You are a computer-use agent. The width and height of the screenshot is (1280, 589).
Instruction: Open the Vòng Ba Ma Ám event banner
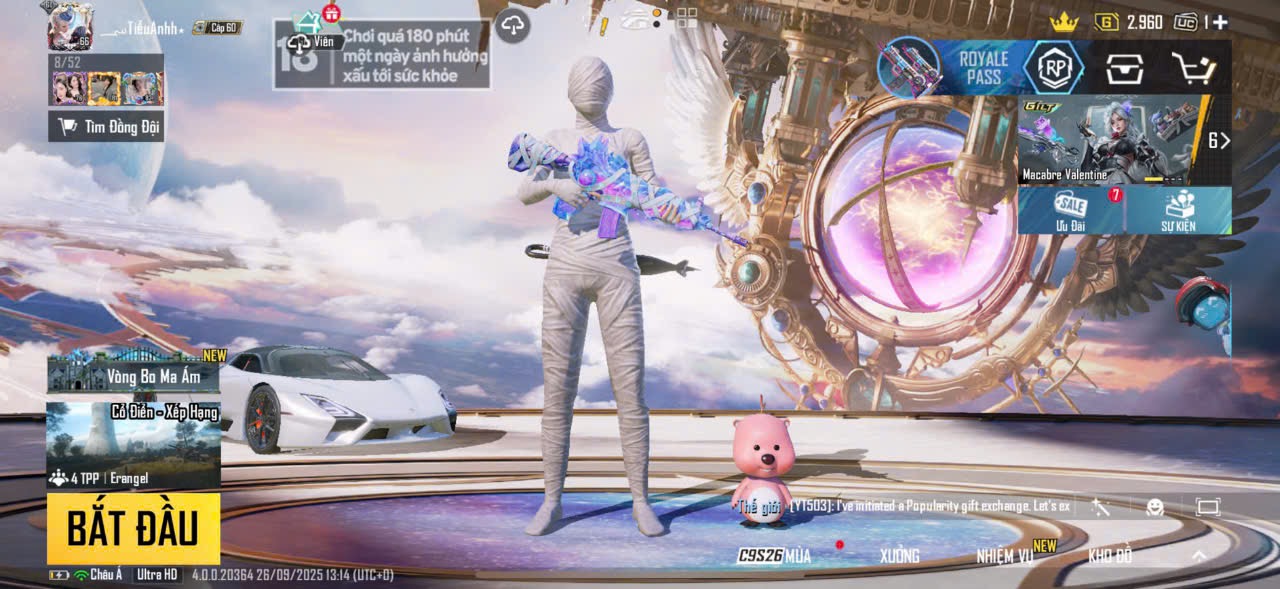[x=133, y=372]
